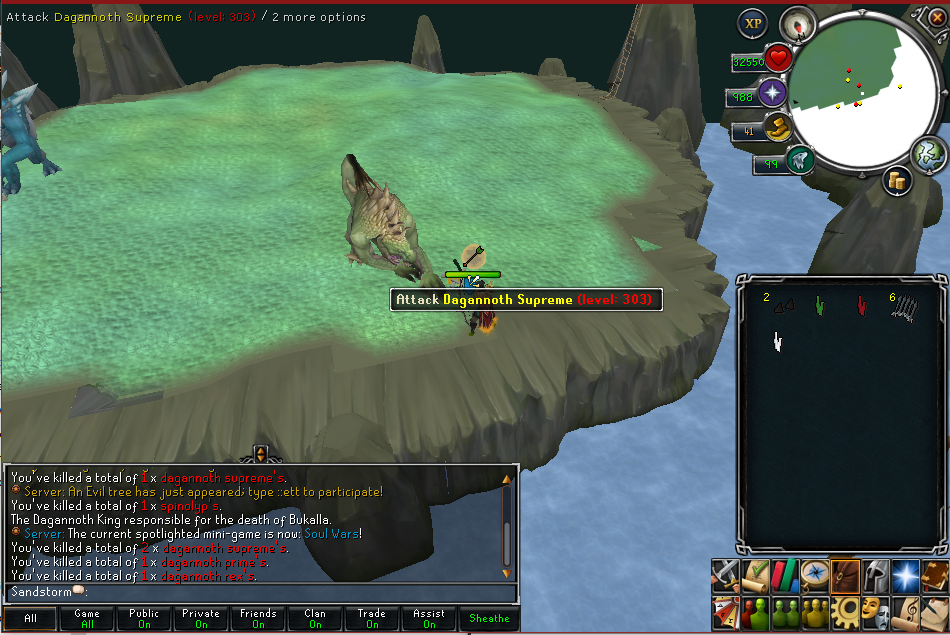Screen dimensions: 950x635
Task: Open the crossed swords combat styles tab
Action: pyautogui.click(x=726, y=574)
